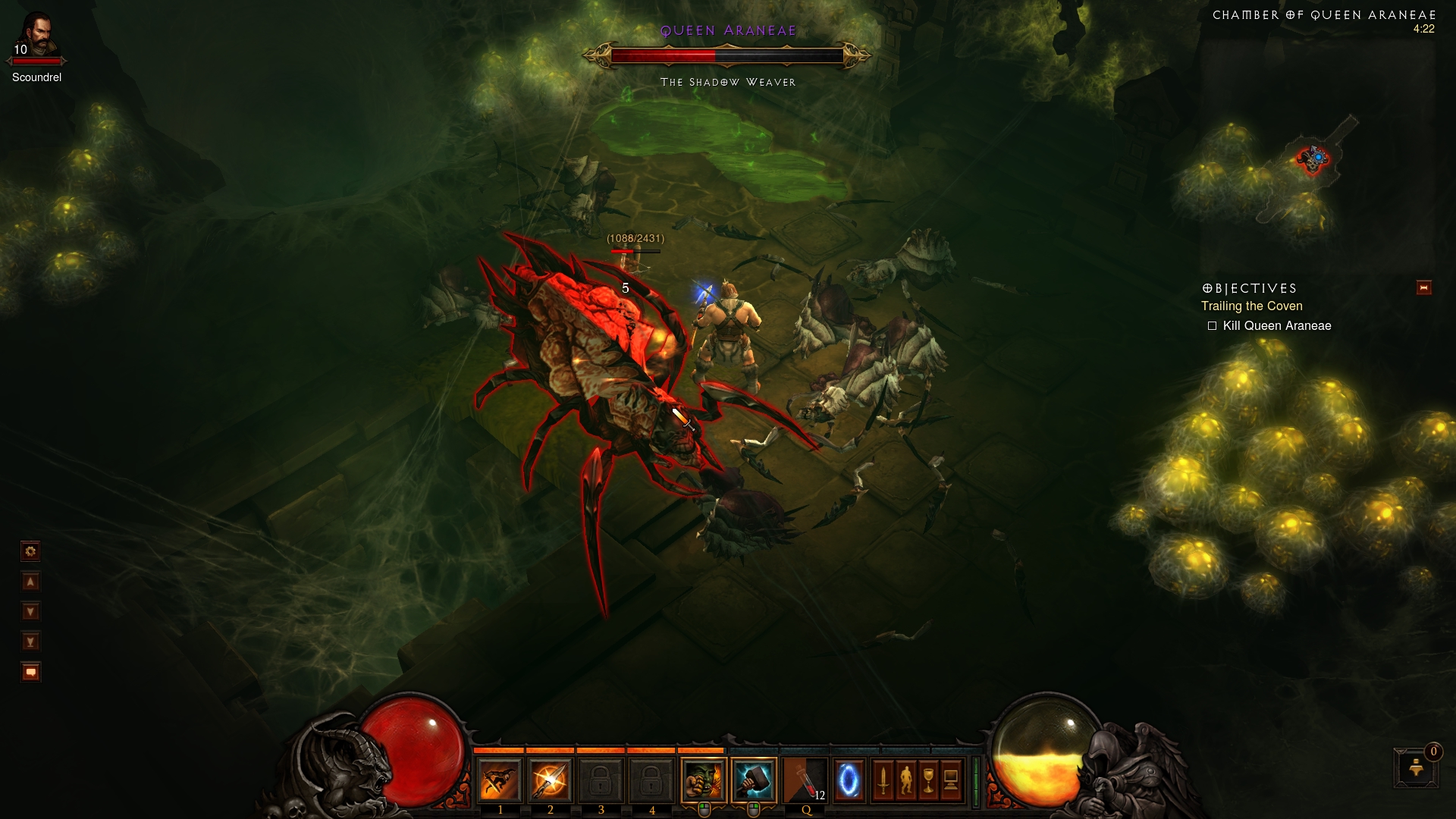The height and width of the screenshot is (819, 1456).
Task: Open chat settings gear button
Action: (30, 551)
